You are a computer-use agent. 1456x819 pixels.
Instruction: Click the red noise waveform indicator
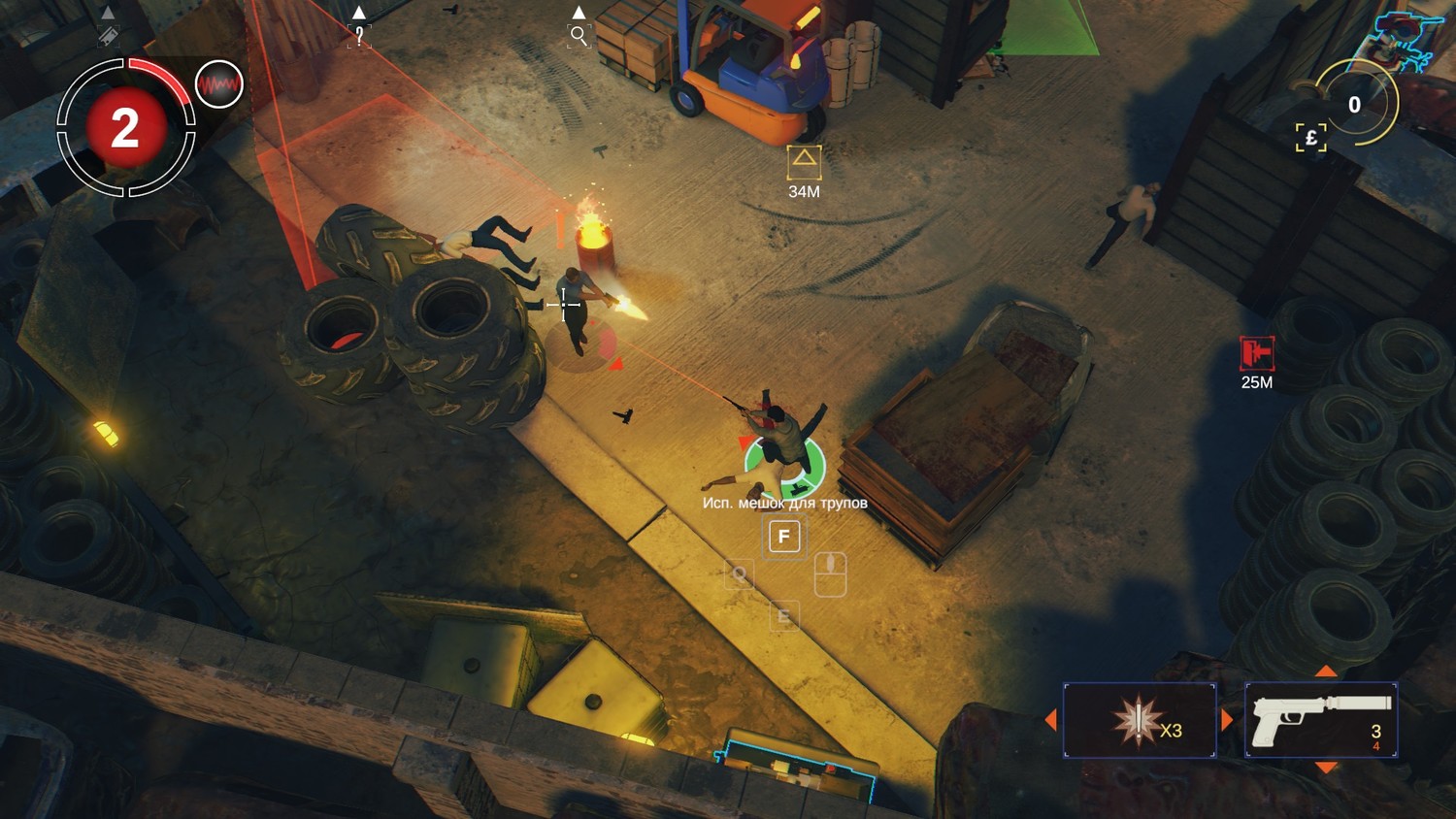point(218,84)
